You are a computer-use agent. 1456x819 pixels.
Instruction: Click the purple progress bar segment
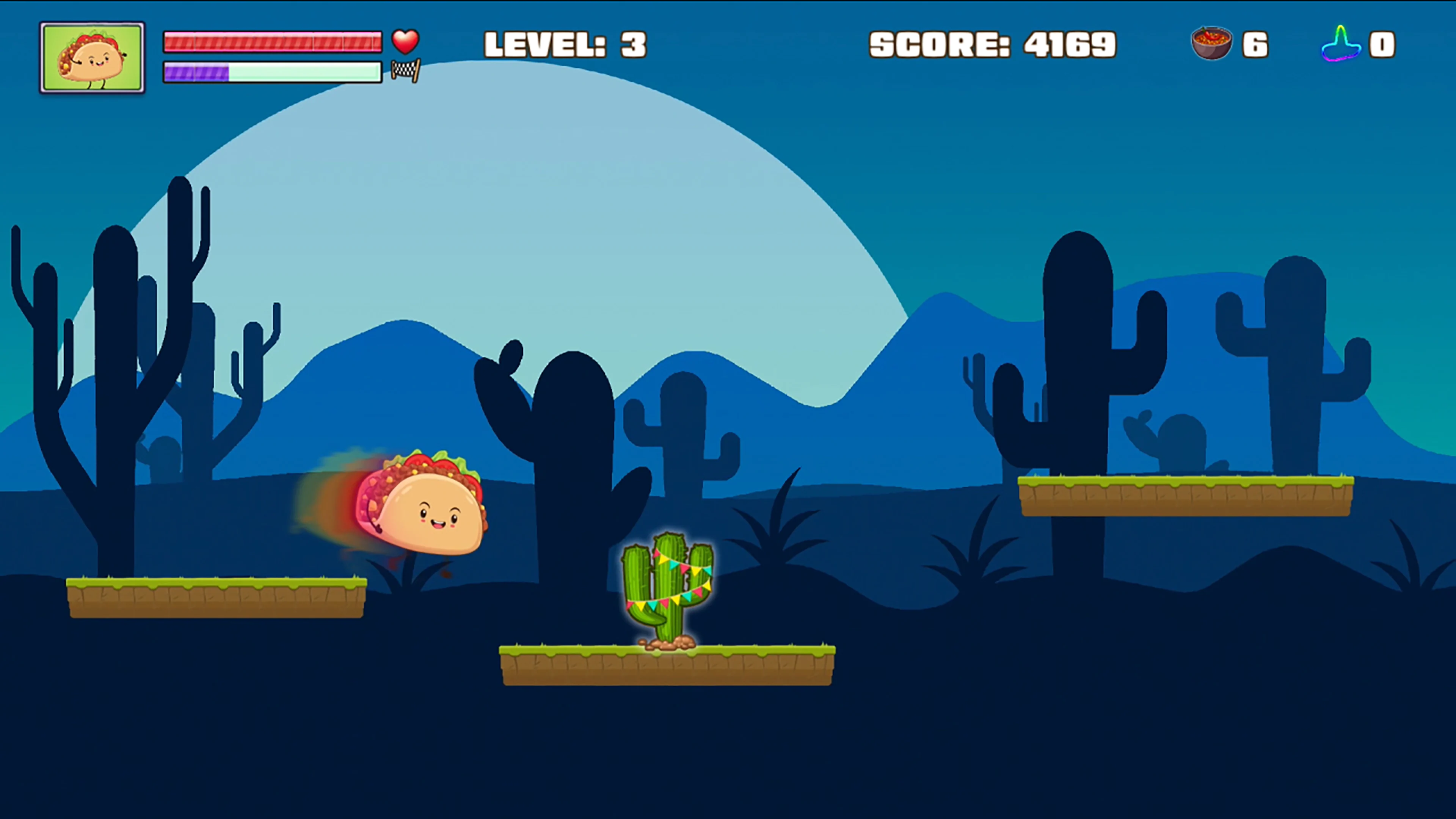tap(197, 72)
